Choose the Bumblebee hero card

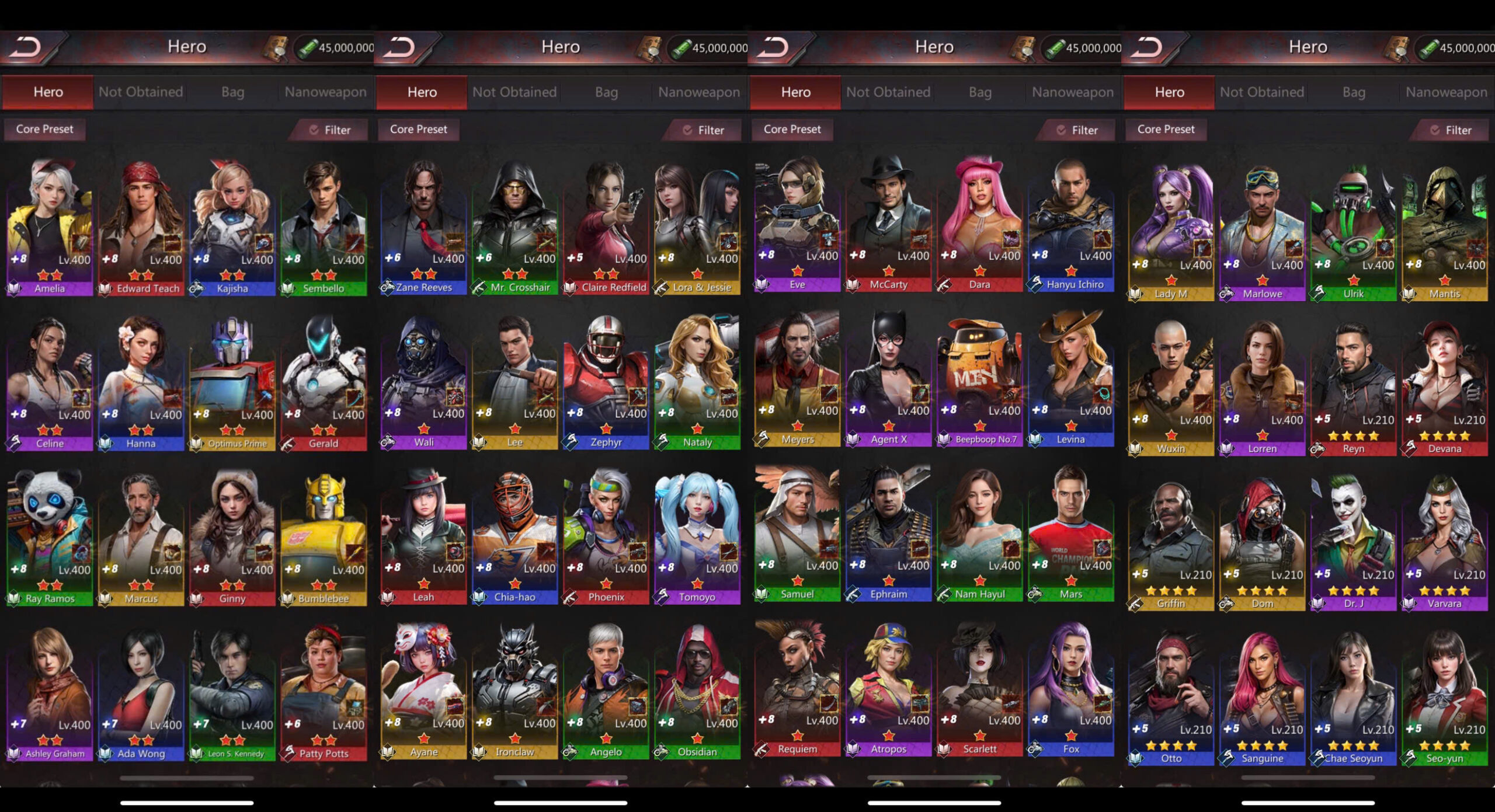[x=324, y=537]
